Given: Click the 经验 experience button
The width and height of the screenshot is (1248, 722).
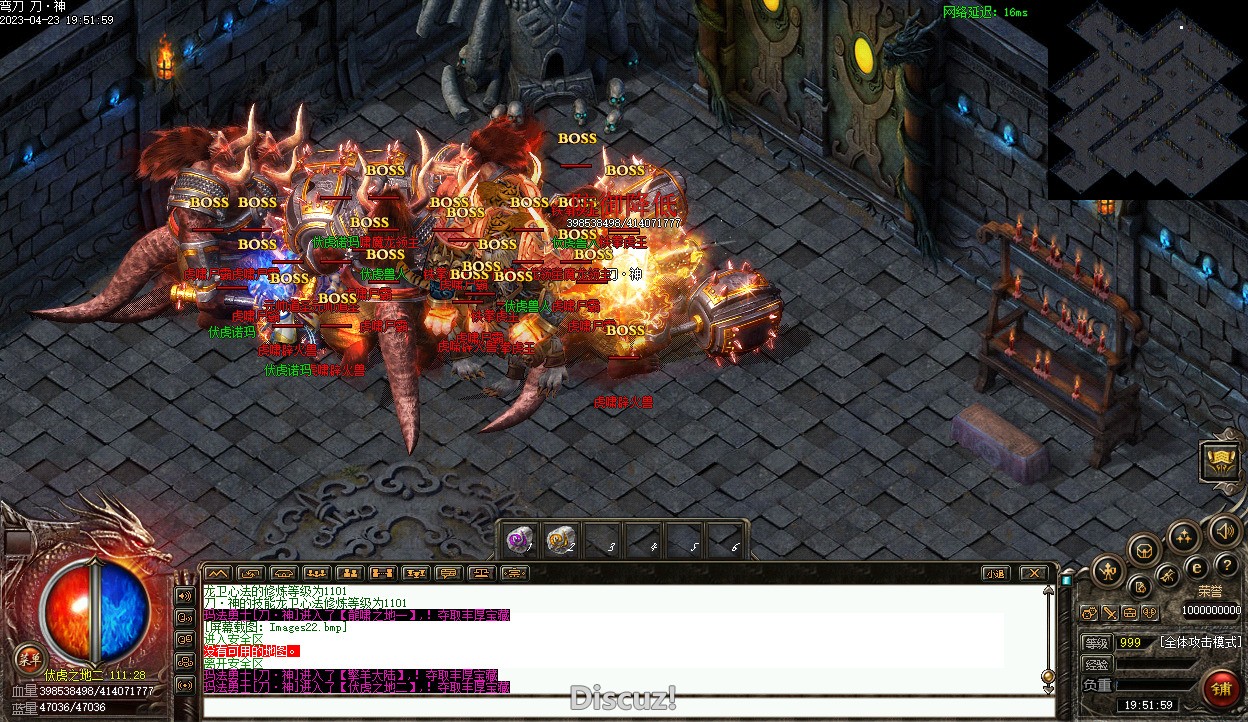Looking at the screenshot, I should point(1097,663).
